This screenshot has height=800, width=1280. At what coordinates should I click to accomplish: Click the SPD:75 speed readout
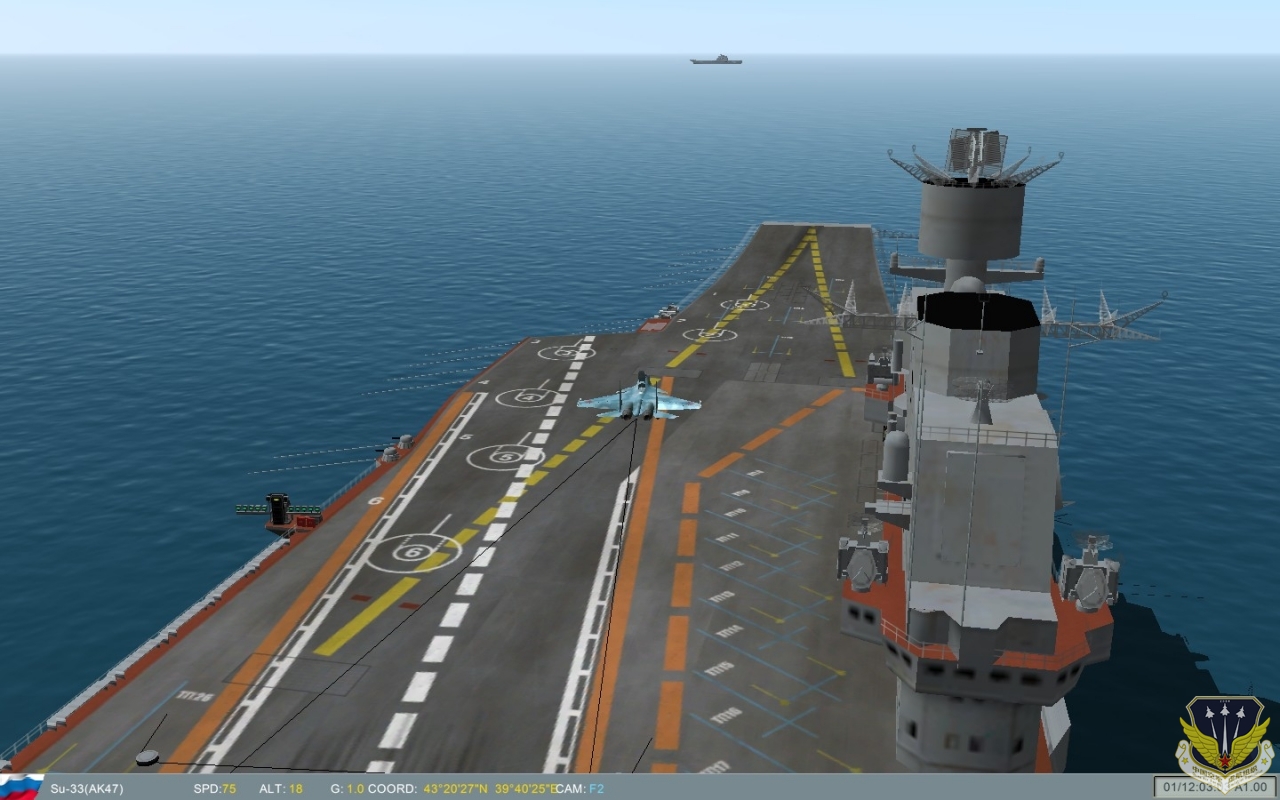coord(213,787)
